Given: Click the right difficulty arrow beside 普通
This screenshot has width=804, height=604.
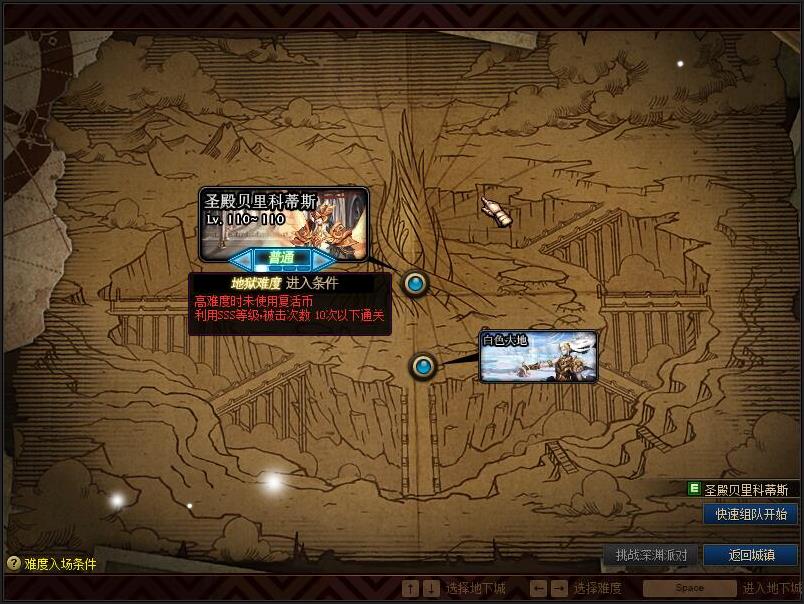Looking at the screenshot, I should pyautogui.click(x=323, y=259).
